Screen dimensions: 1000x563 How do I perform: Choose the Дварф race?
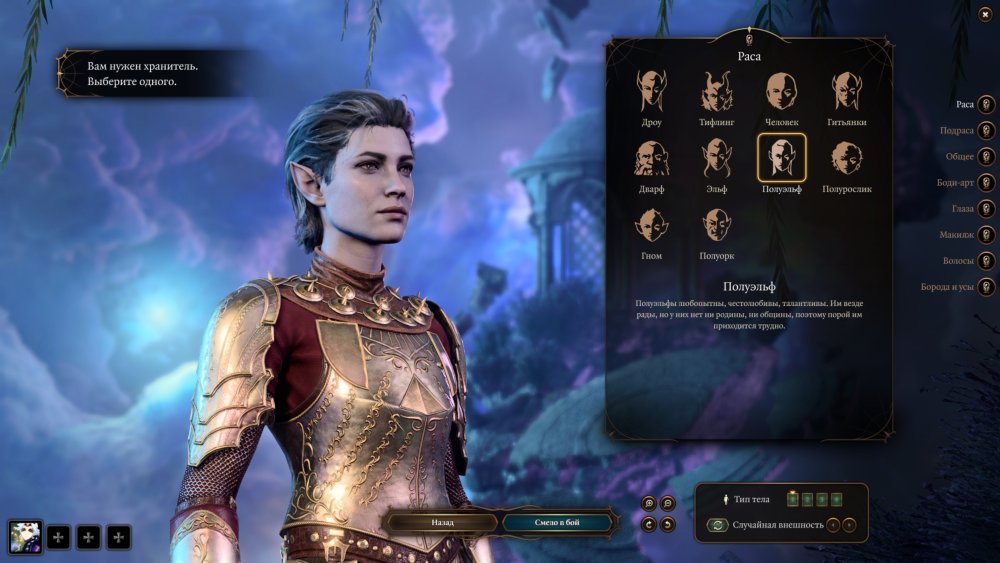pos(652,159)
